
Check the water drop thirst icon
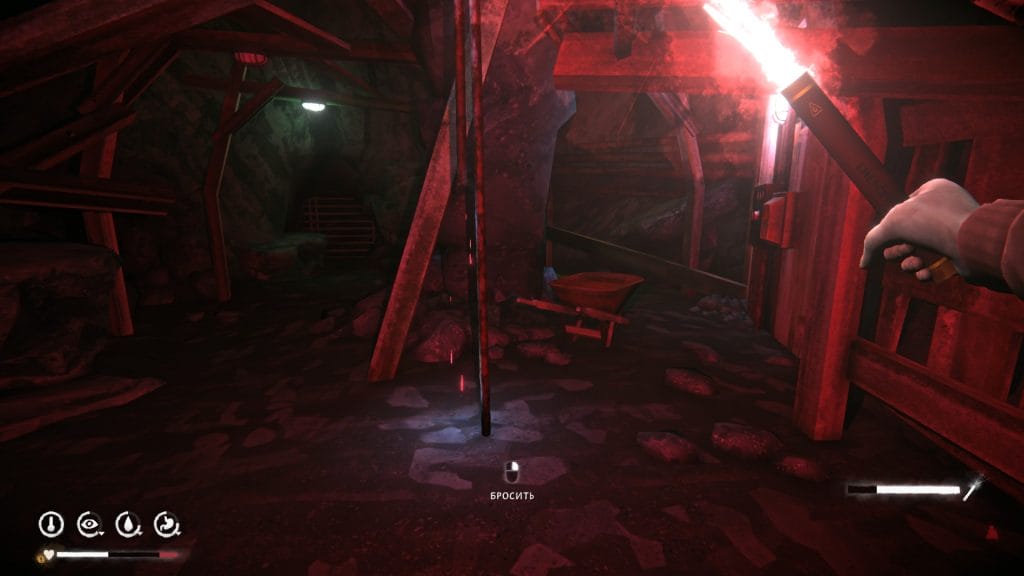pyautogui.click(x=129, y=523)
